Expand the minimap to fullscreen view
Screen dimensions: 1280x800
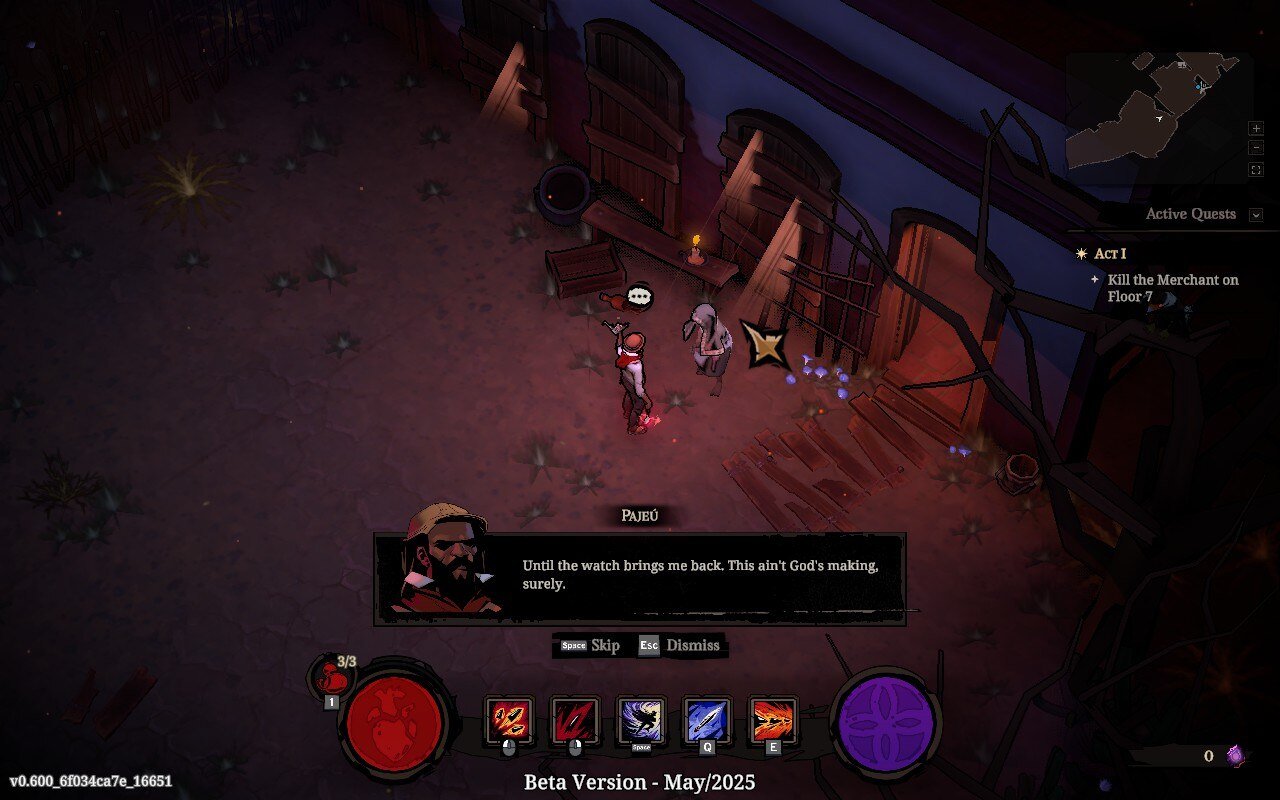[x=1256, y=168]
